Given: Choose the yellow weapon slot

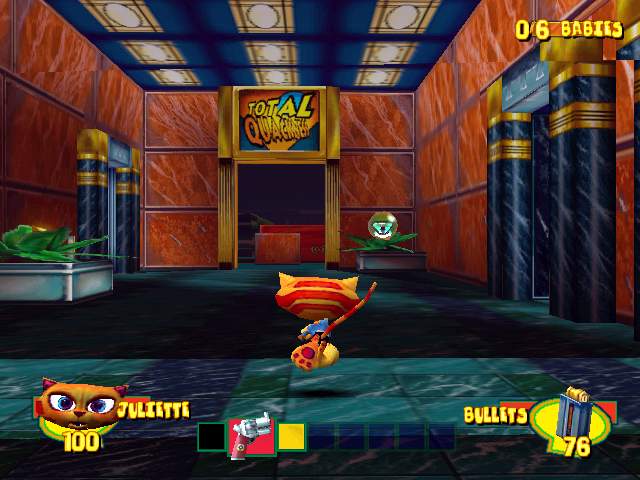Looking at the screenshot, I should [291, 437].
